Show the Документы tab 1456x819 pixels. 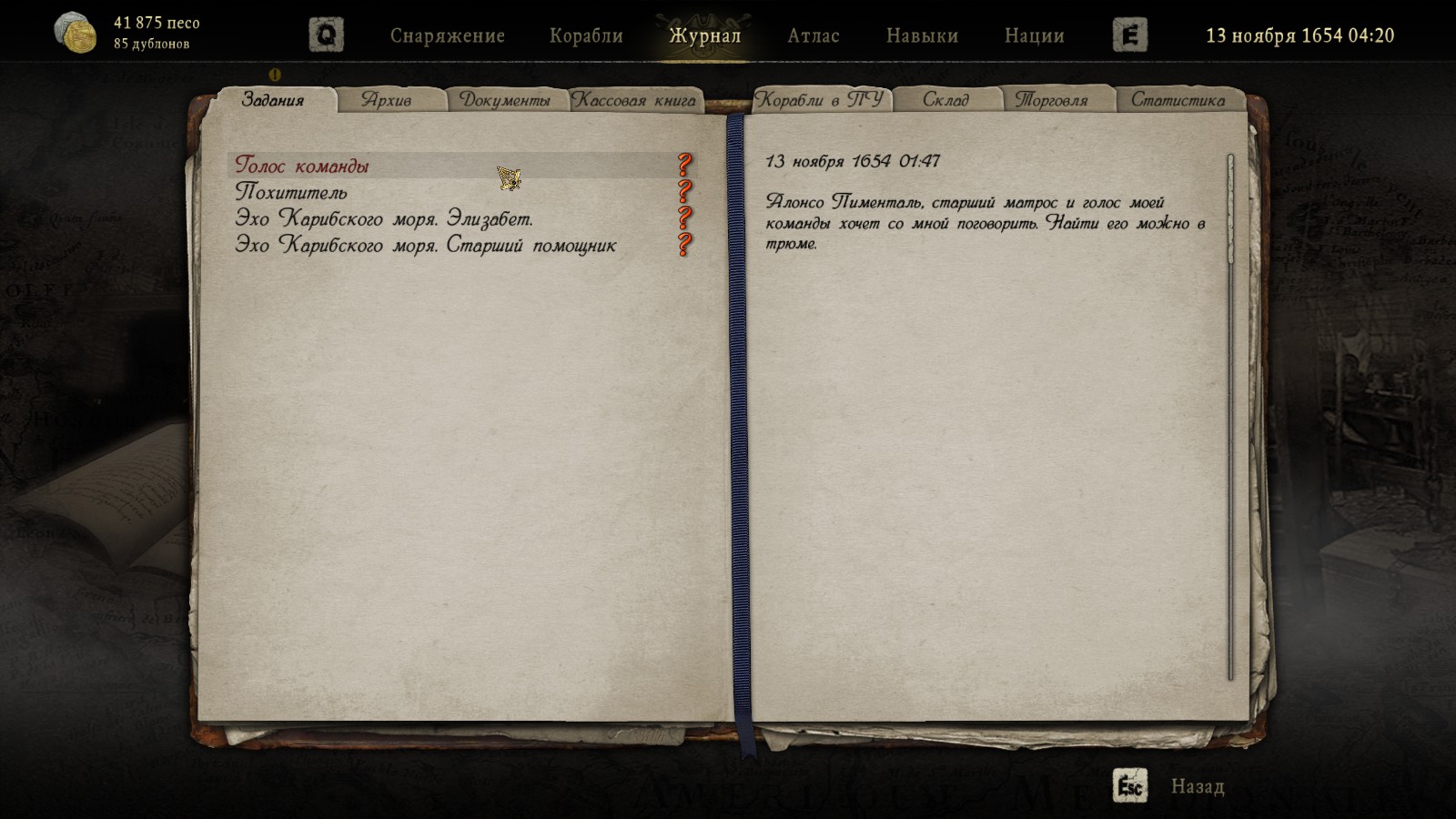click(505, 100)
